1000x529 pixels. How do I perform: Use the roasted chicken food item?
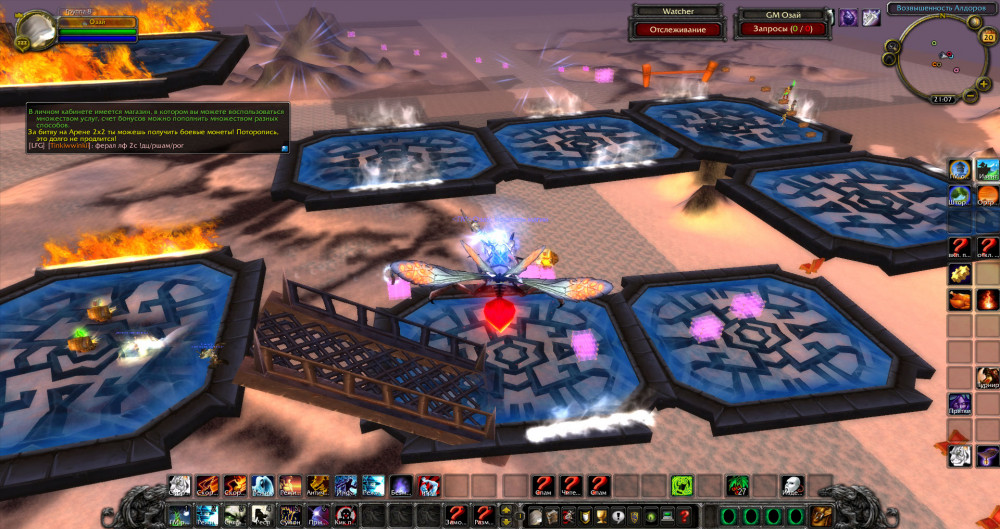961,299
